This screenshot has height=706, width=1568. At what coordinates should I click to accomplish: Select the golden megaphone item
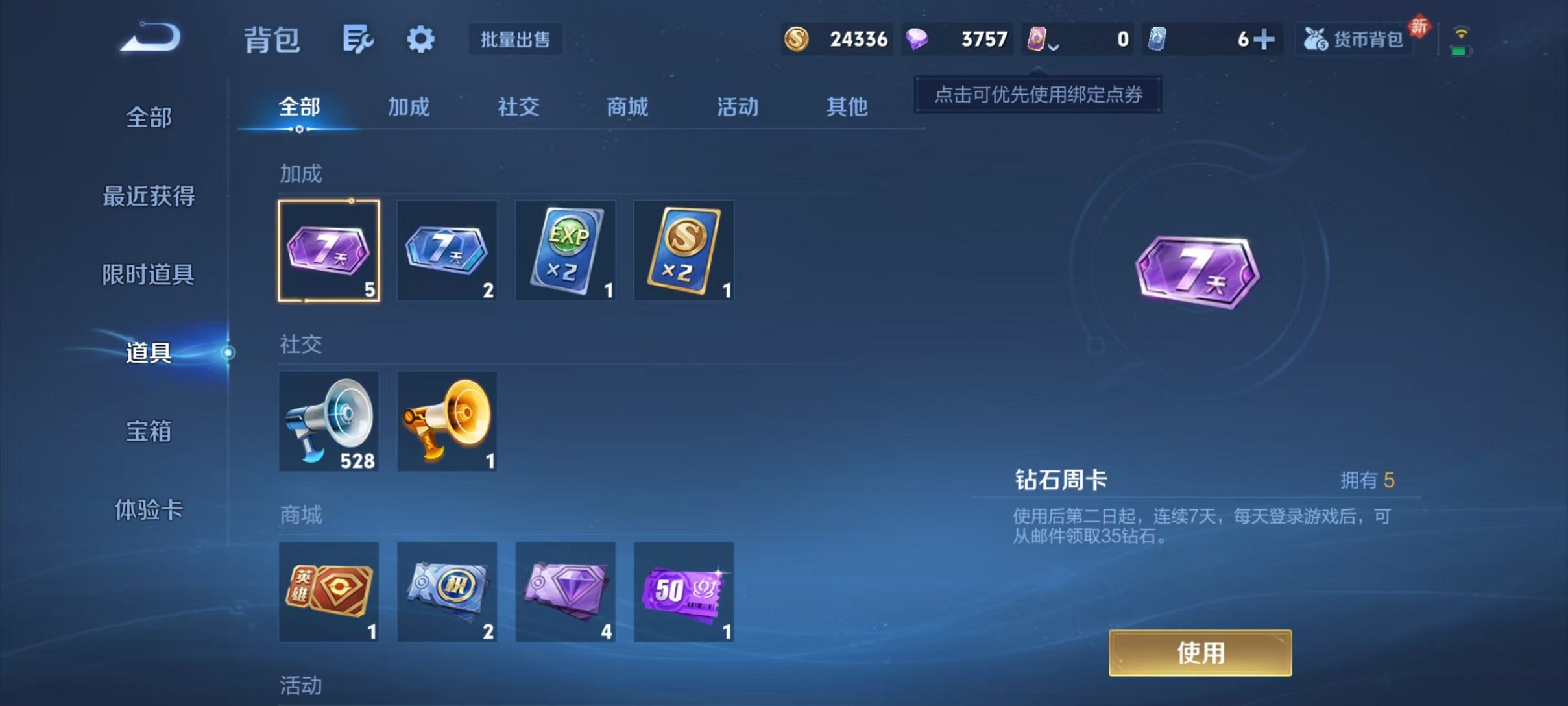[x=447, y=422]
